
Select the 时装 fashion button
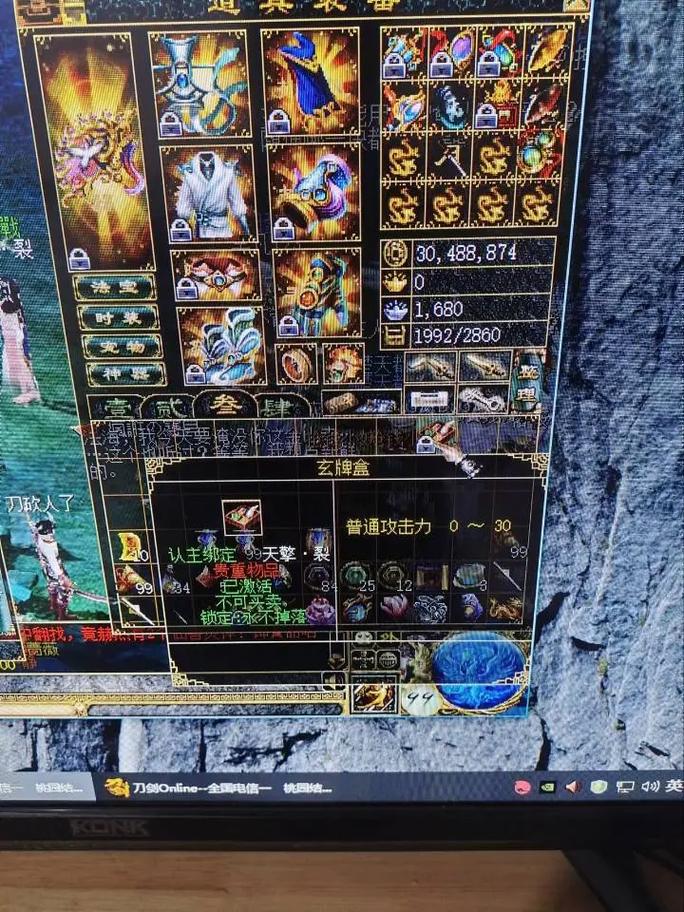[119, 317]
